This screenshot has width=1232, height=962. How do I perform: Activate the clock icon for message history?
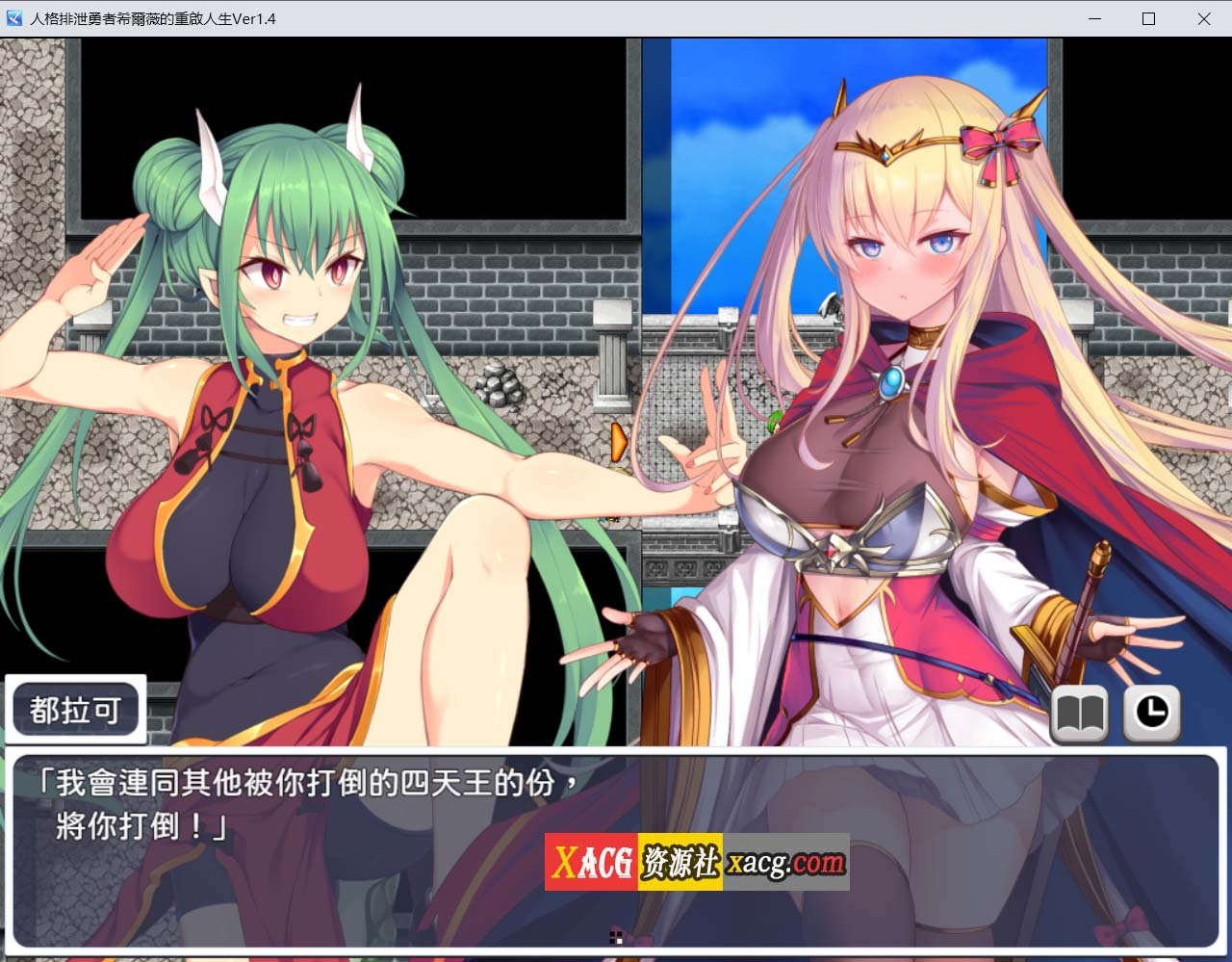coord(1150,715)
